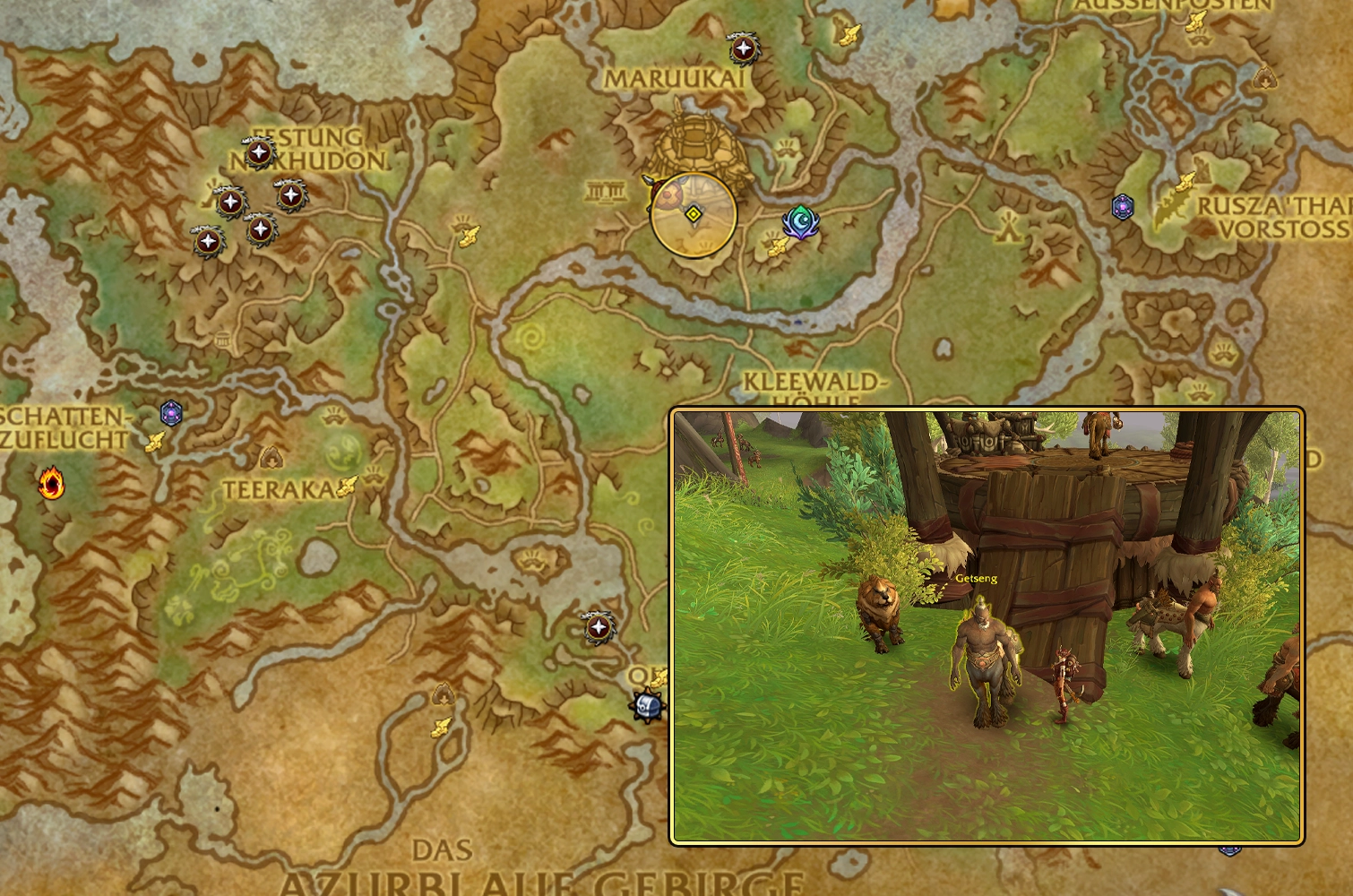Image resolution: width=1353 pixels, height=896 pixels.
Task: Select an elite boss medallion at Festung Nokhudon
Action: [x=260, y=152]
